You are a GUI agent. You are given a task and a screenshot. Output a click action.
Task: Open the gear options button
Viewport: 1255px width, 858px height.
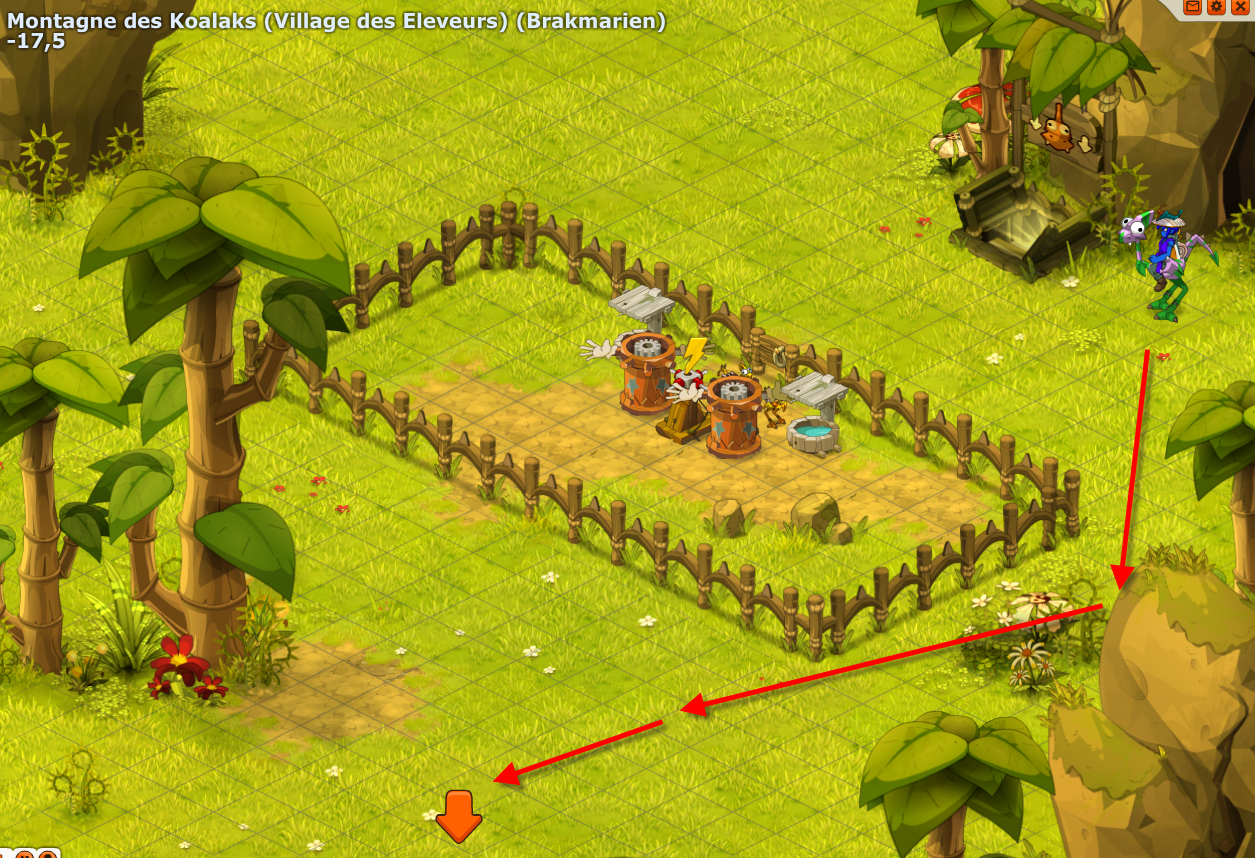click(x=1217, y=6)
